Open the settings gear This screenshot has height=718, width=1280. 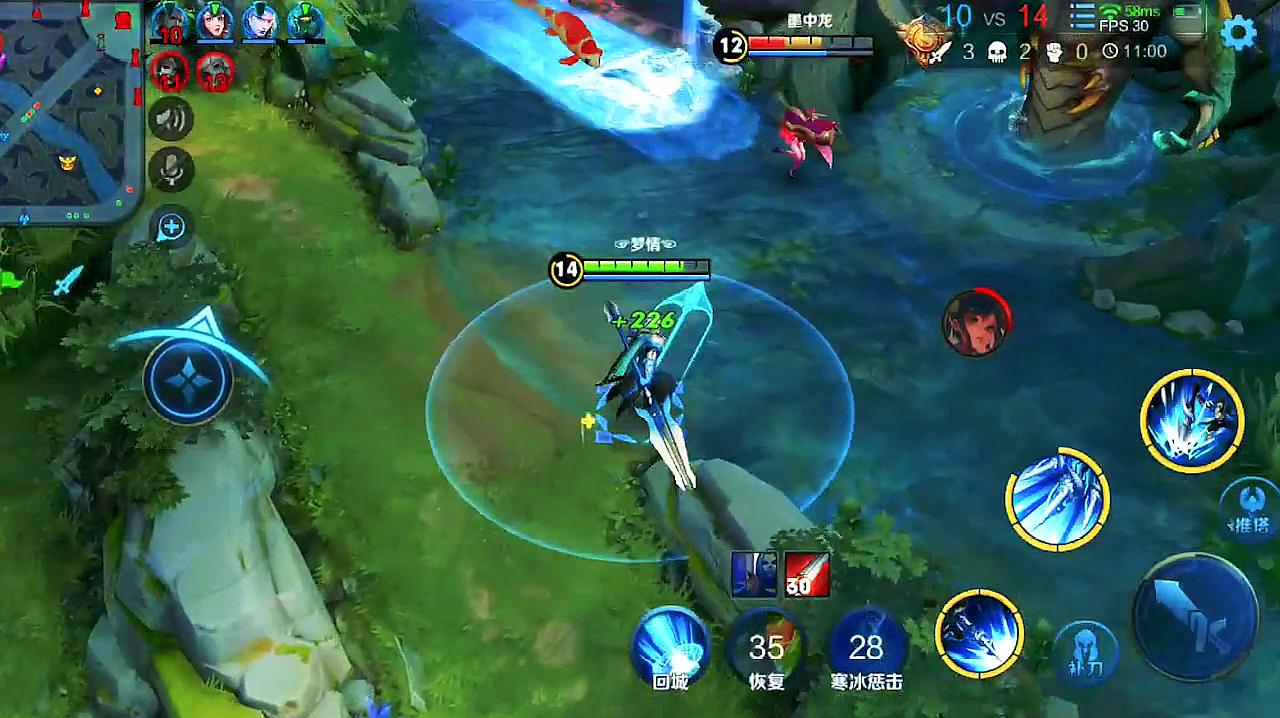(1238, 33)
